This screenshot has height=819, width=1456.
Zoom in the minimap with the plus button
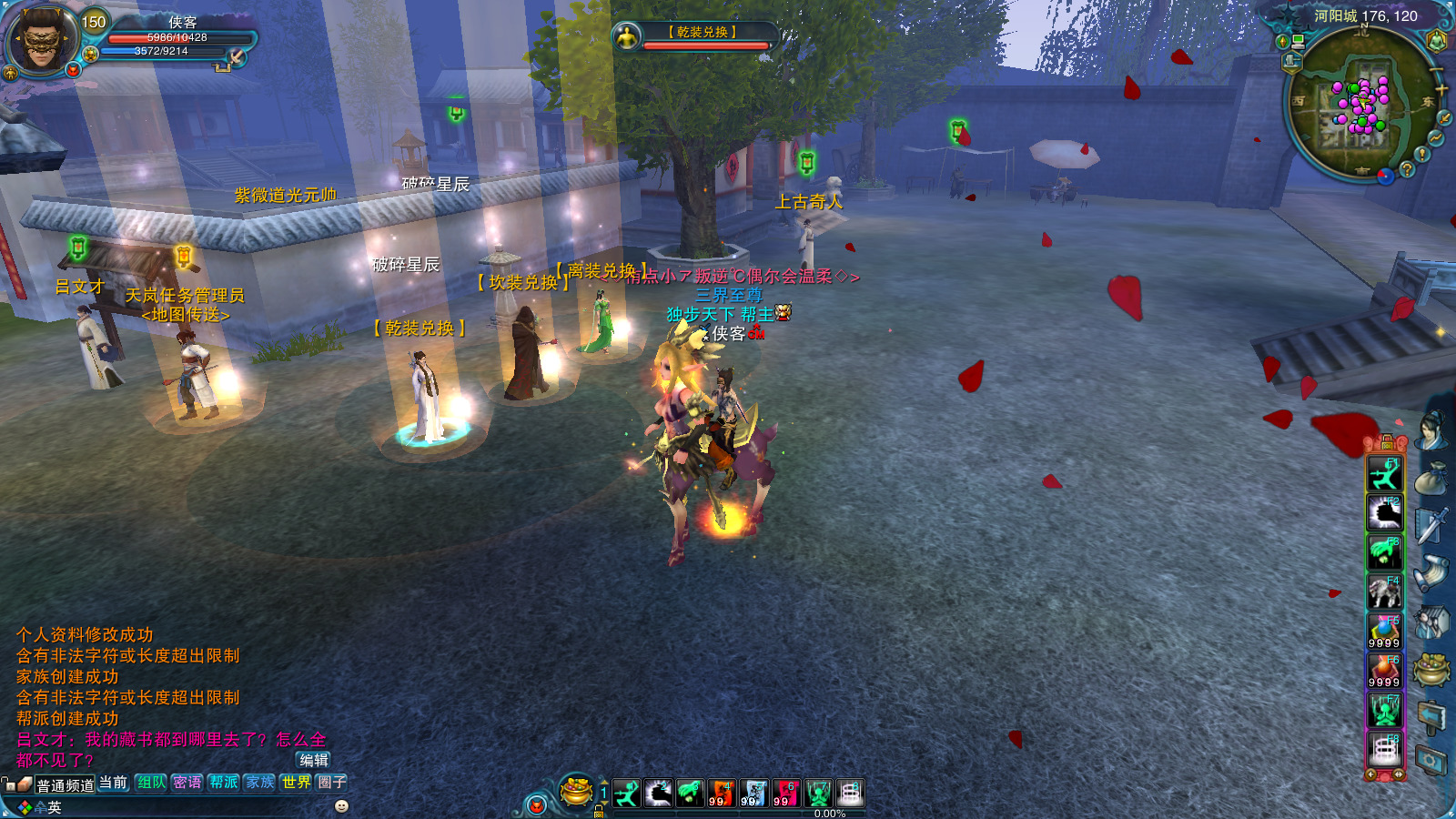pos(1441,89)
